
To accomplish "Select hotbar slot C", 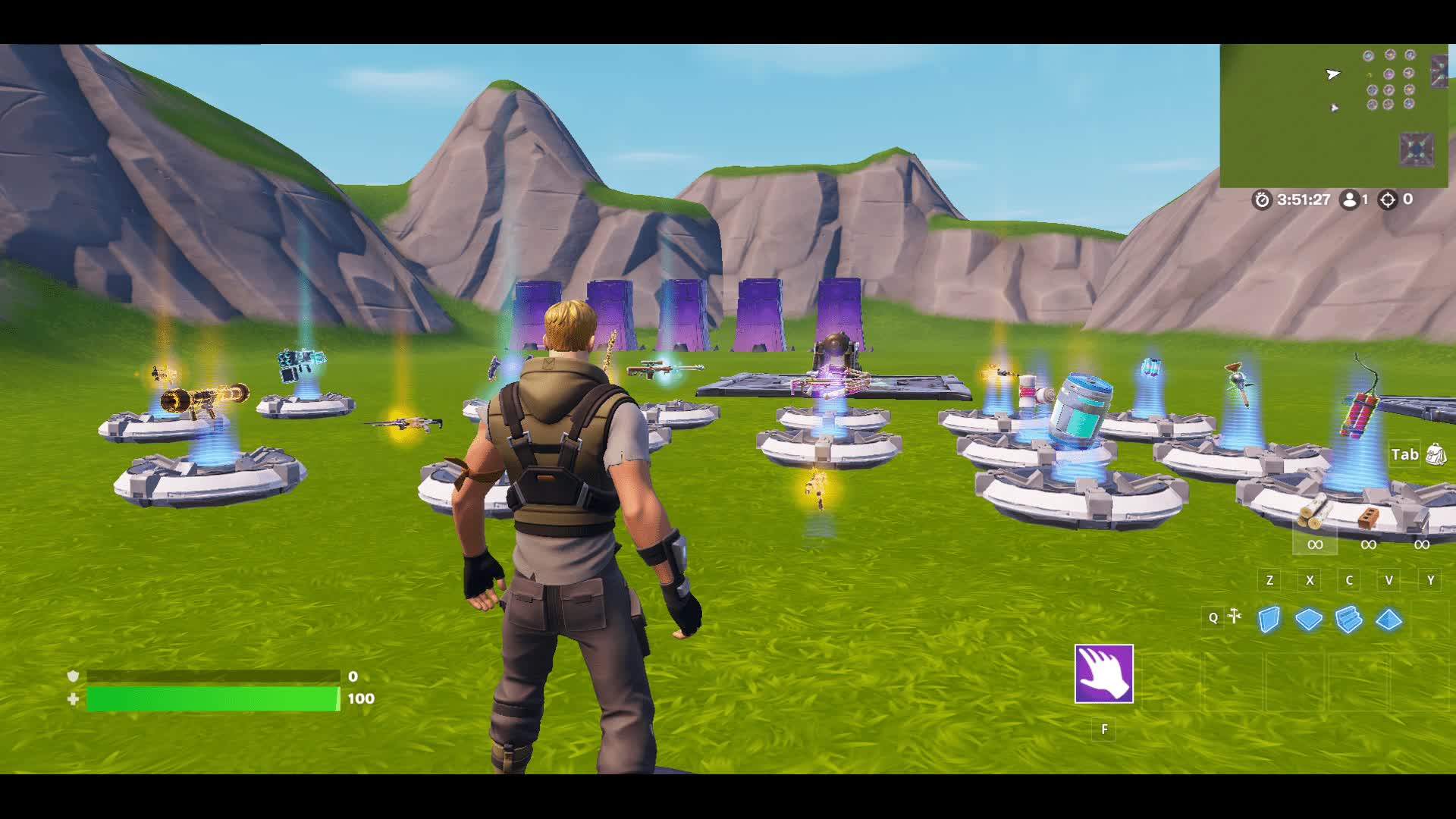I will pos(1350,580).
